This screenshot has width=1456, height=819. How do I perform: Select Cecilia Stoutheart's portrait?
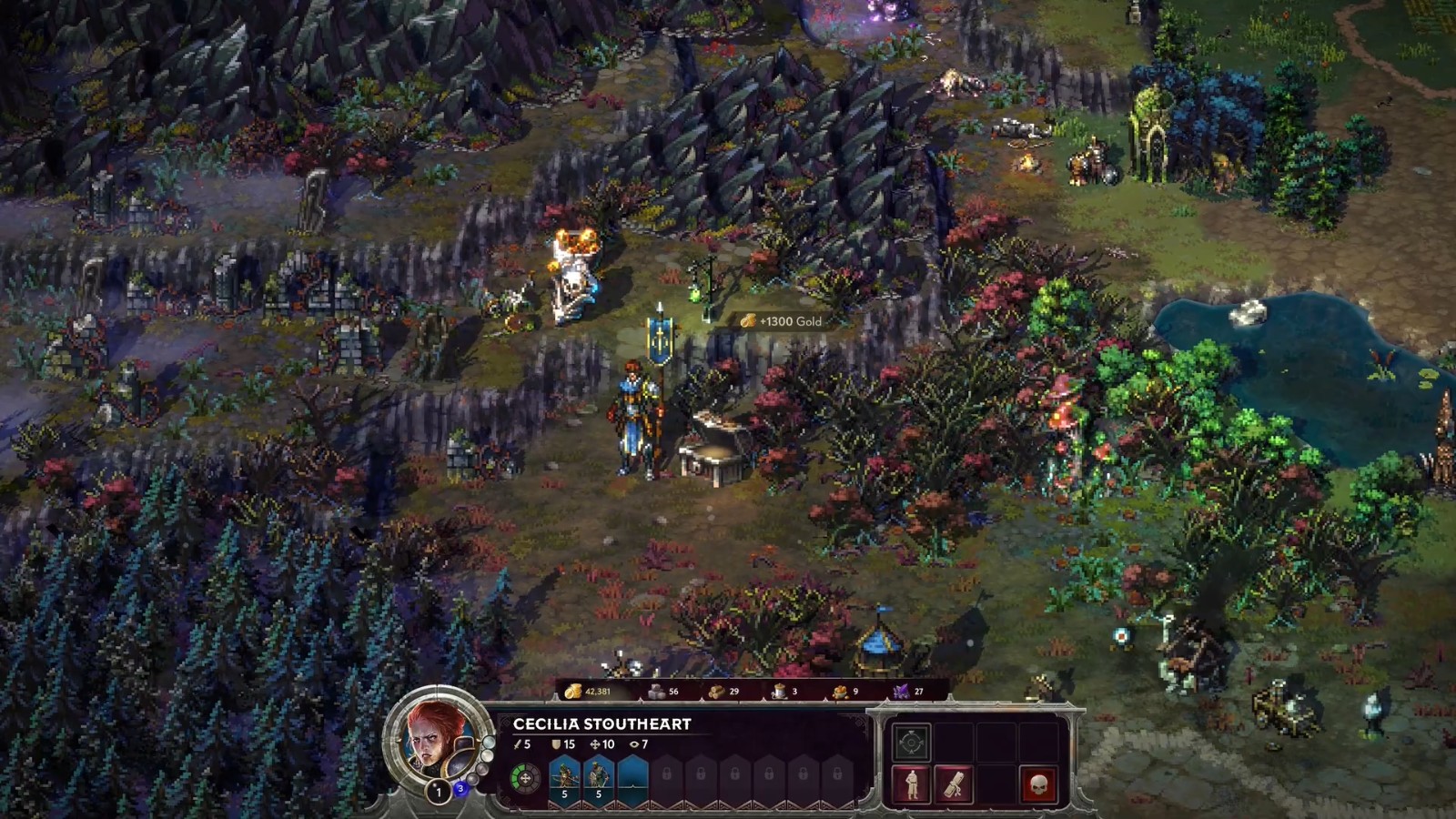point(437,737)
